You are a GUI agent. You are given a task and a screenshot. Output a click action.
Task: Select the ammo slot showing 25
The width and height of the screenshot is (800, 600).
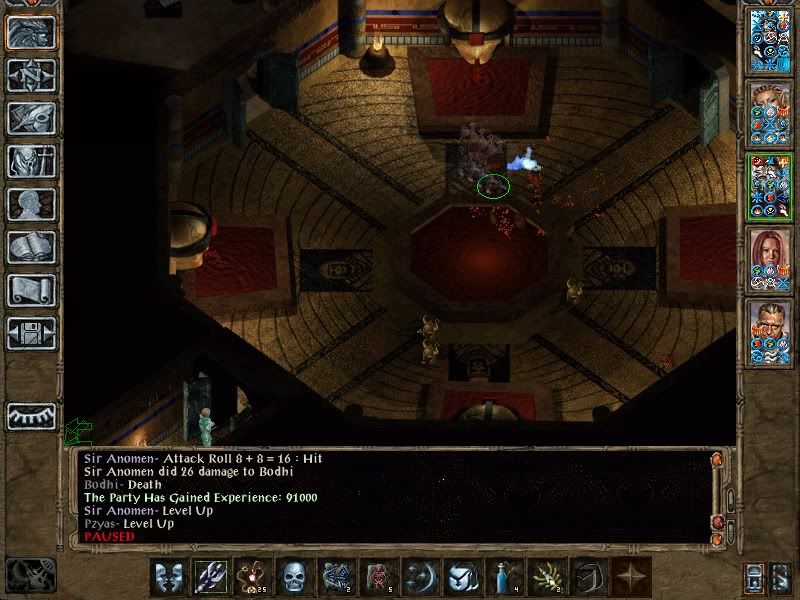[251, 577]
